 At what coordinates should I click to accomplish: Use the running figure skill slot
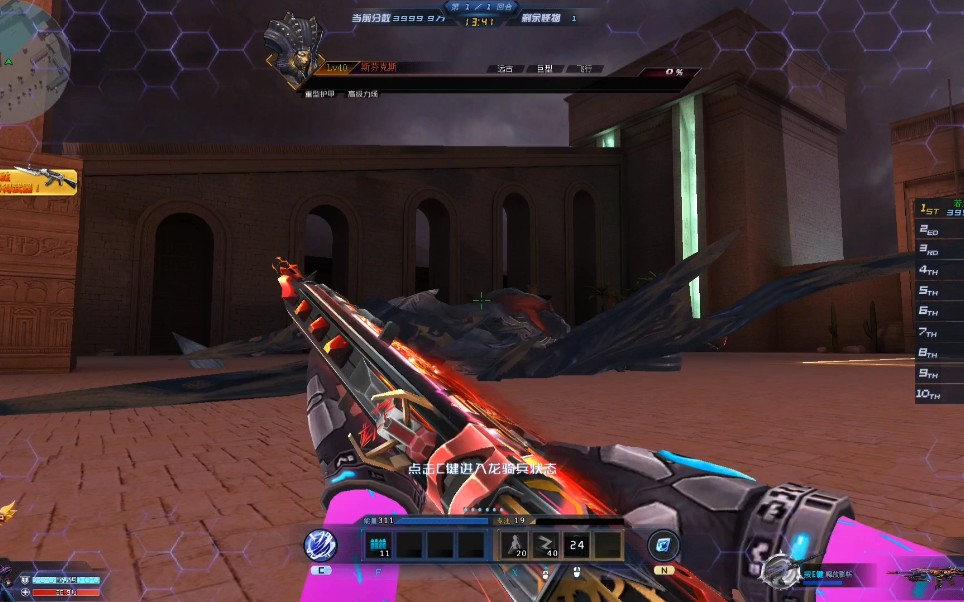tap(516, 545)
